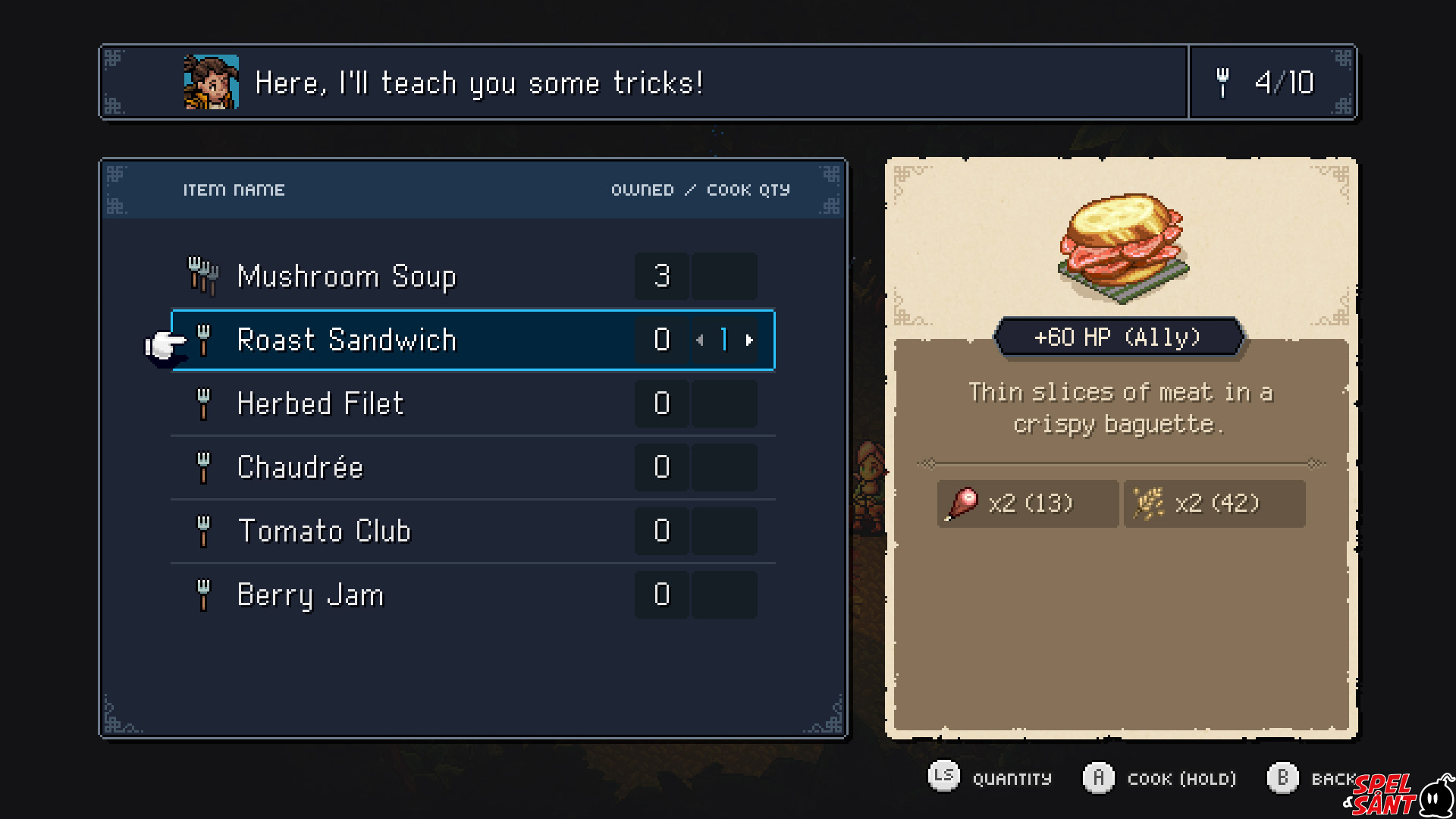1456x819 pixels.
Task: Select the Mushroom Soup recipe
Action: 347,276
